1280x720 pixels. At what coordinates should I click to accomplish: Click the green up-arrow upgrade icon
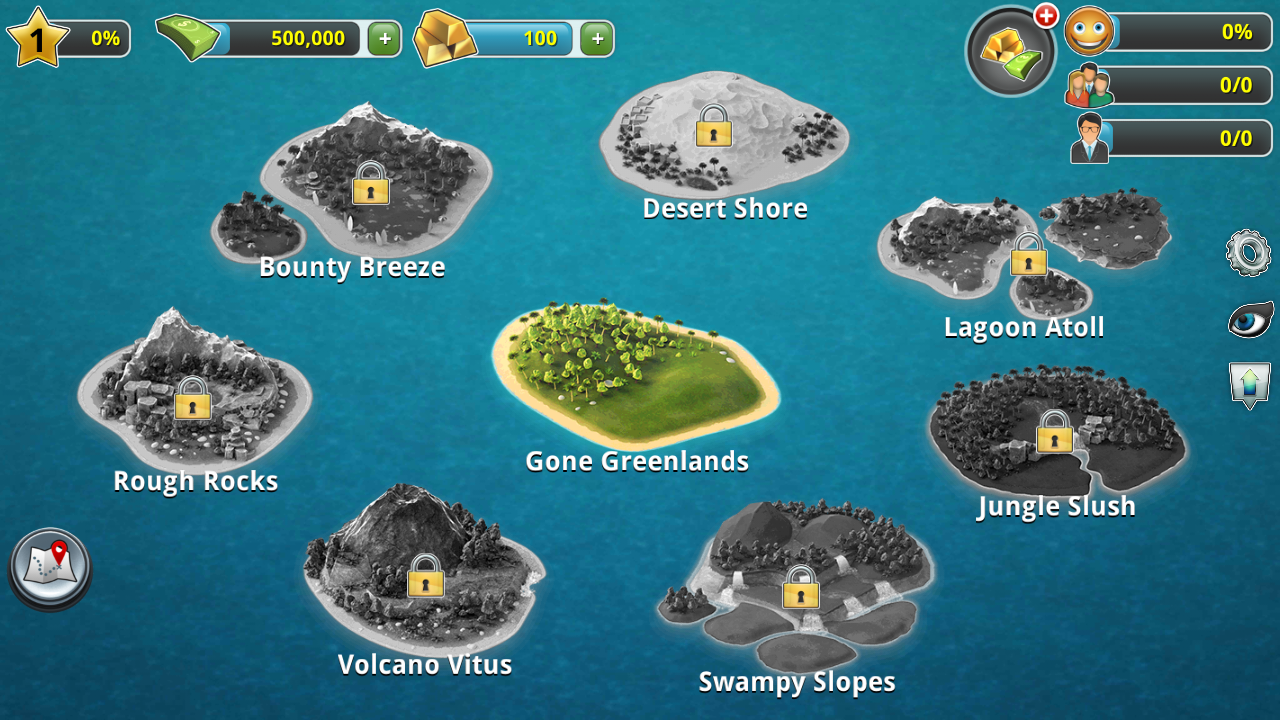point(1250,384)
